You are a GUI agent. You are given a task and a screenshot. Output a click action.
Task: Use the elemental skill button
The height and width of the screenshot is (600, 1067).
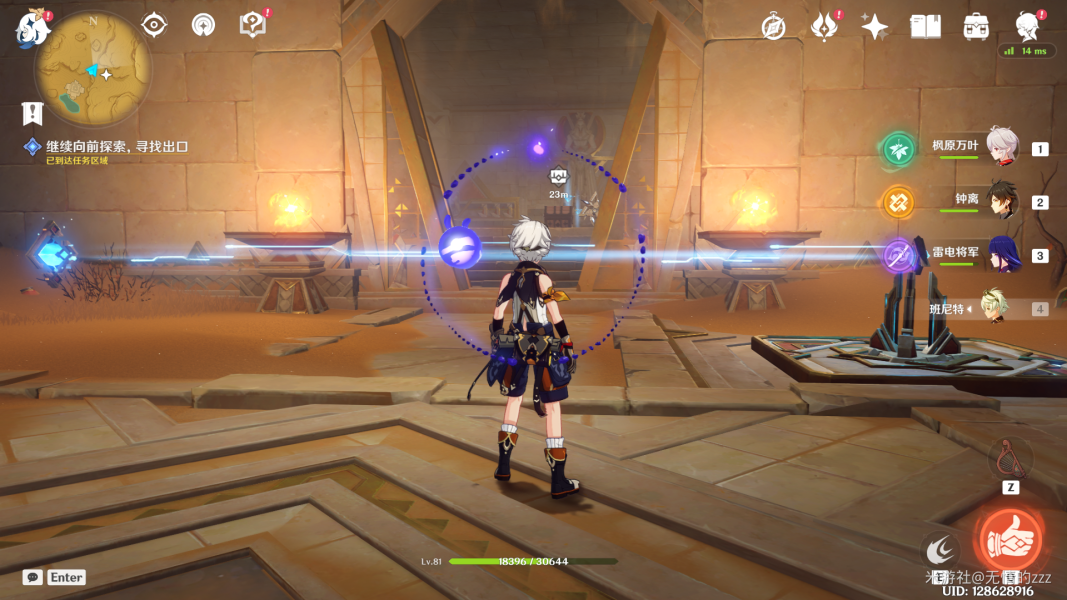pyautogui.click(x=939, y=549)
